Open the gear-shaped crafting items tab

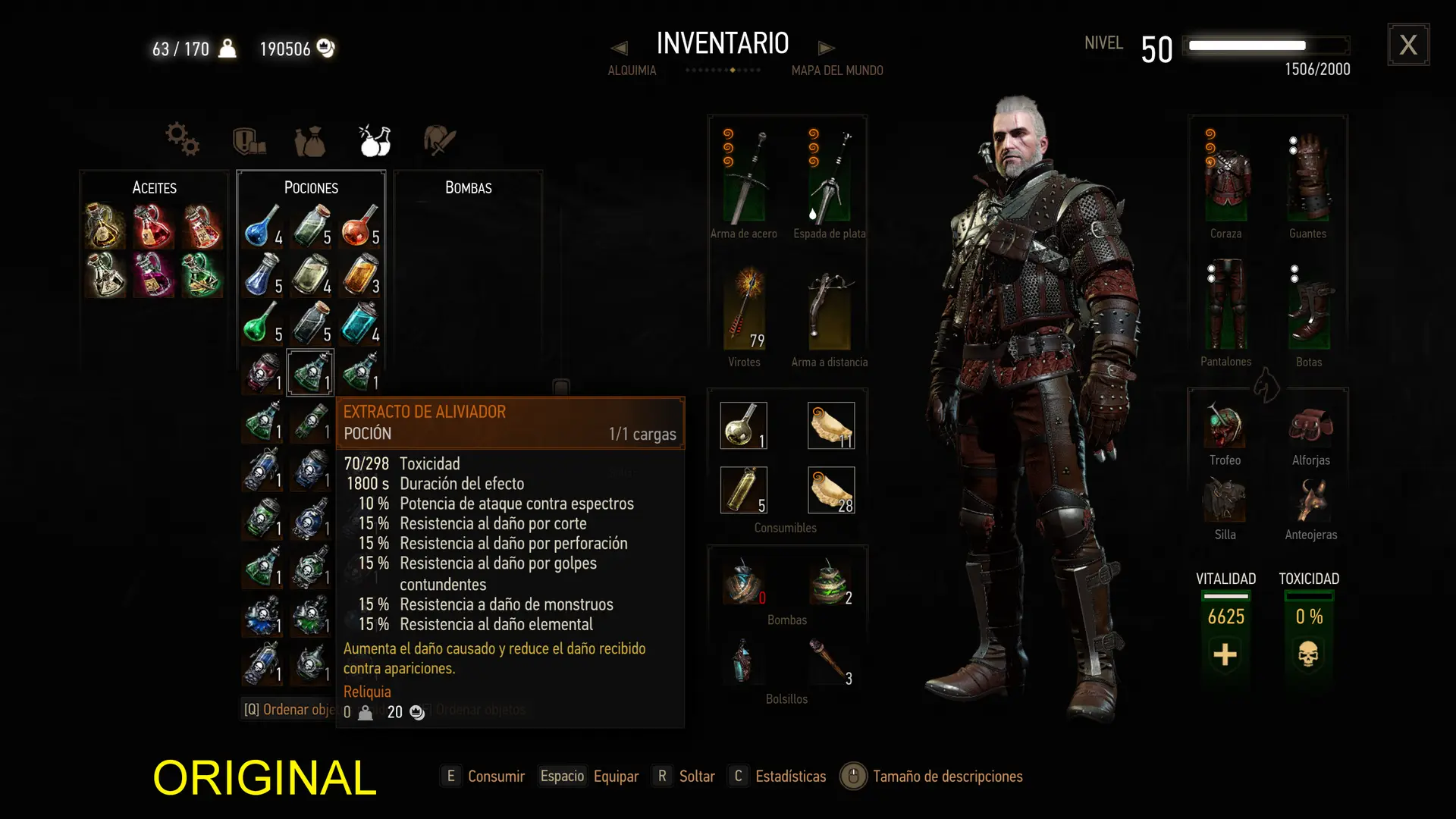[182, 140]
